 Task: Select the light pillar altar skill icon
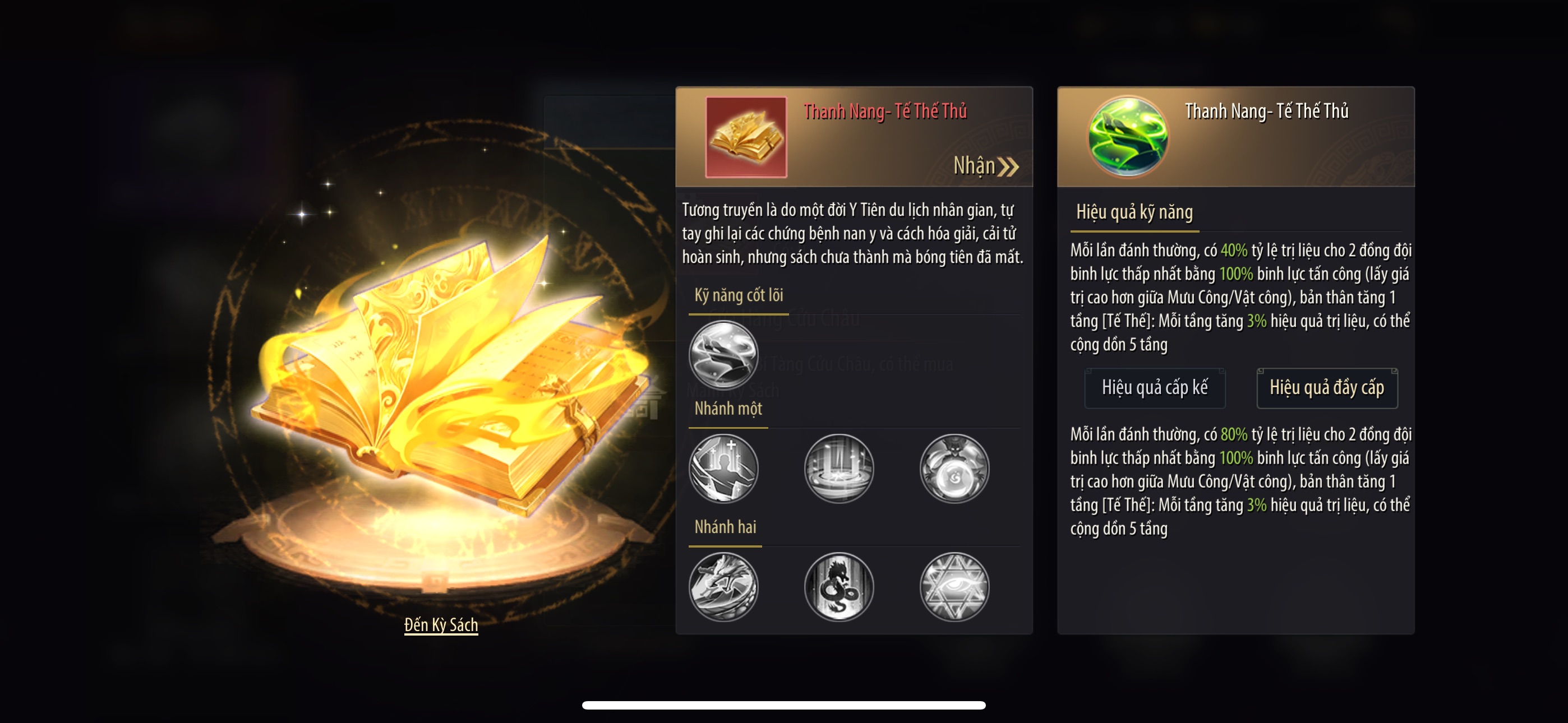tap(839, 468)
